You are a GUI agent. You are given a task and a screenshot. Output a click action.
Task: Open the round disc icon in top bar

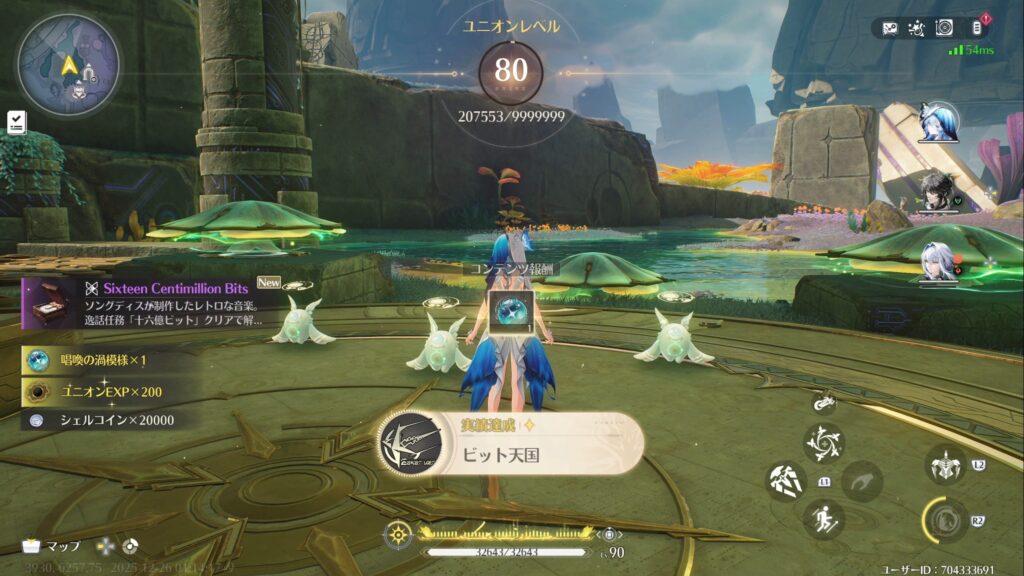[x=945, y=28]
